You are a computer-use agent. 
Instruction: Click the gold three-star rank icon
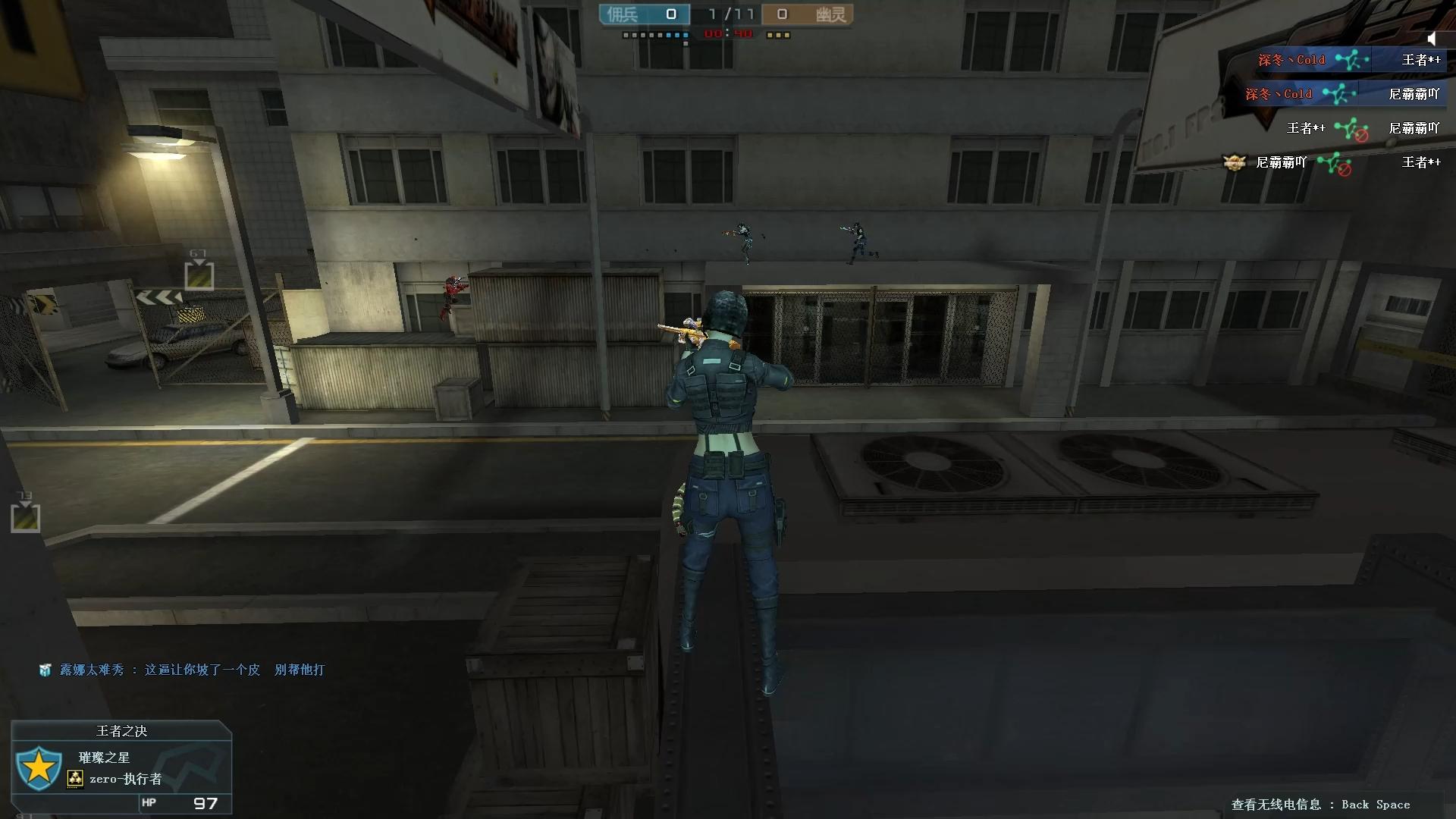pyautogui.click(x=75, y=779)
